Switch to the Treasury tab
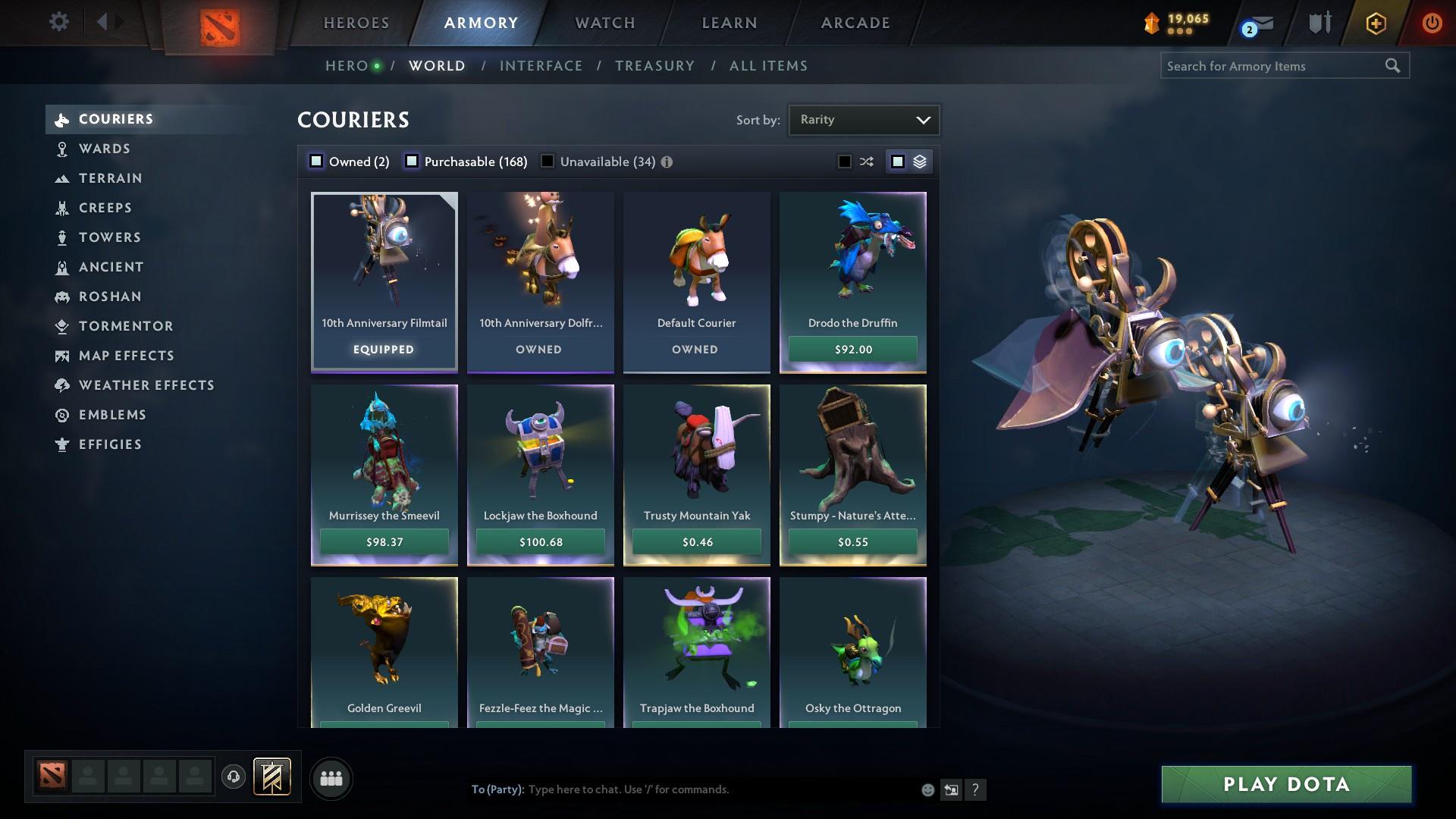Image resolution: width=1456 pixels, height=819 pixels. (x=654, y=65)
